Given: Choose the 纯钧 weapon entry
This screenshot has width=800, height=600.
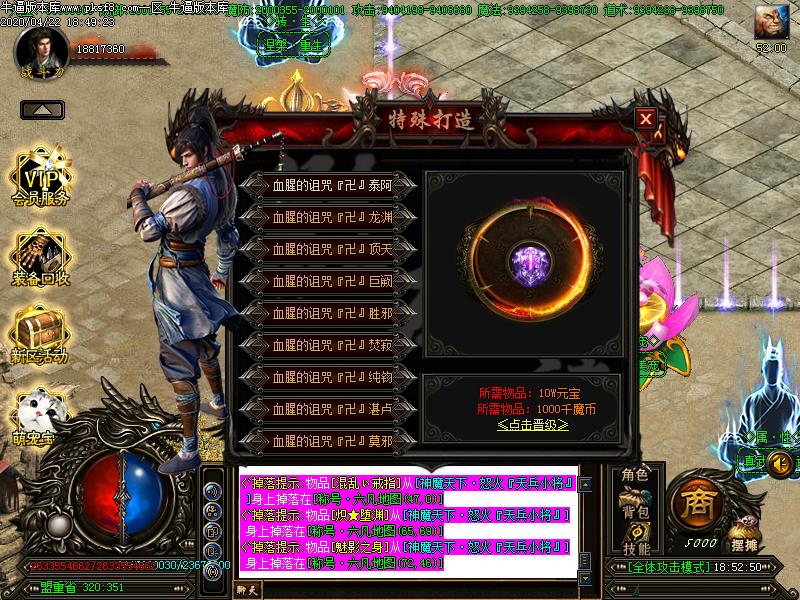Looking at the screenshot, I should [330, 377].
